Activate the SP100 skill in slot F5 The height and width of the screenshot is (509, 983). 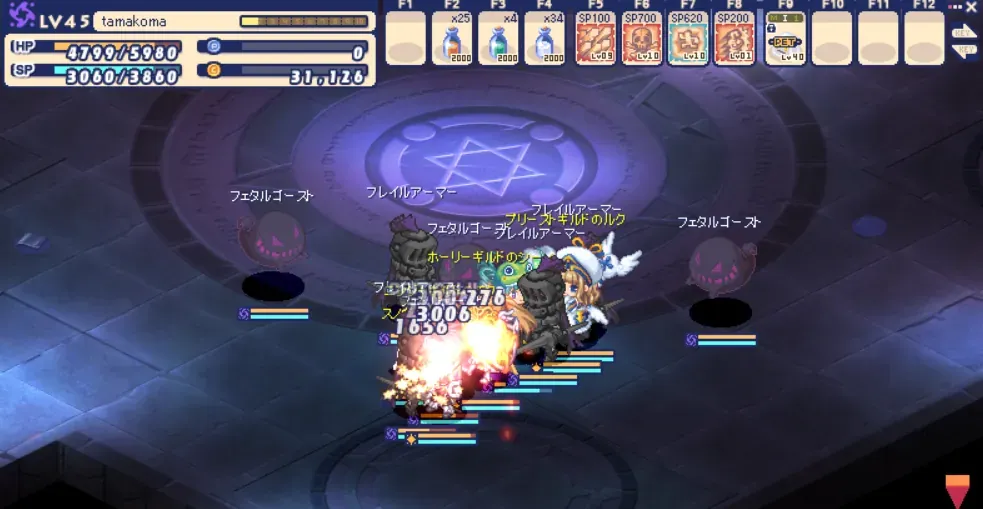point(596,40)
